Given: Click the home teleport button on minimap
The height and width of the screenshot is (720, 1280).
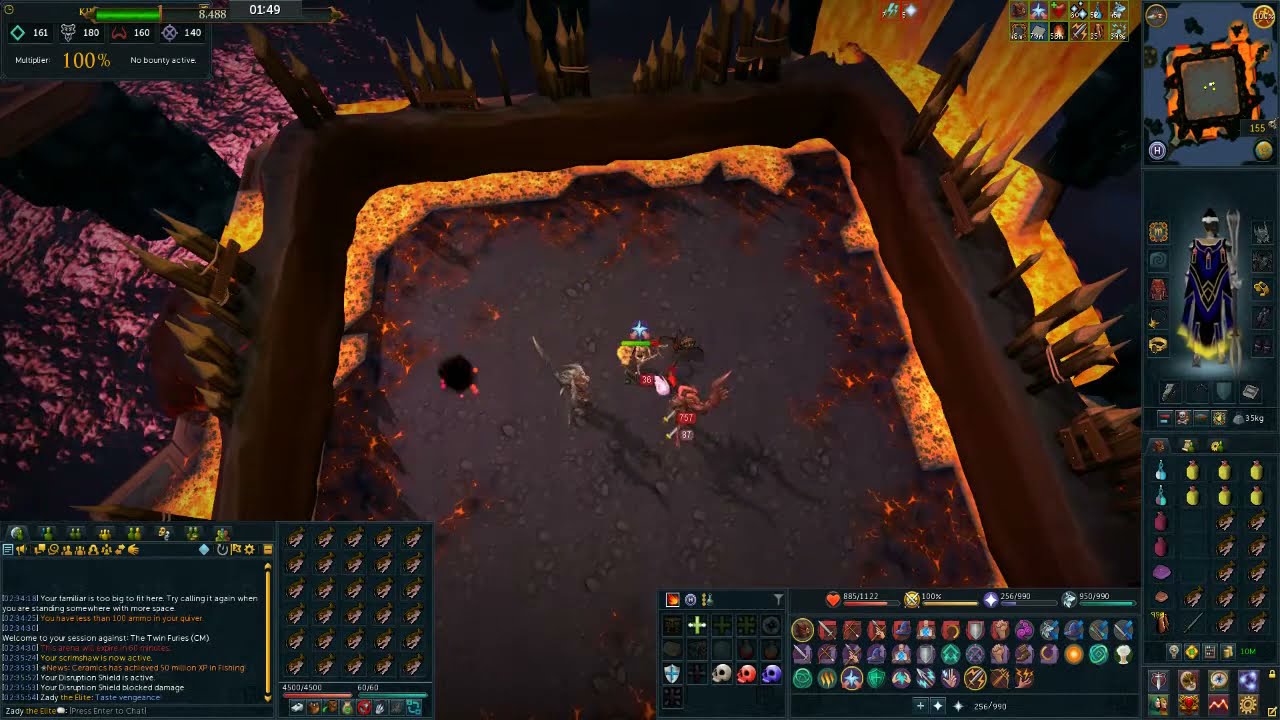Looking at the screenshot, I should pyautogui.click(x=1157, y=151).
